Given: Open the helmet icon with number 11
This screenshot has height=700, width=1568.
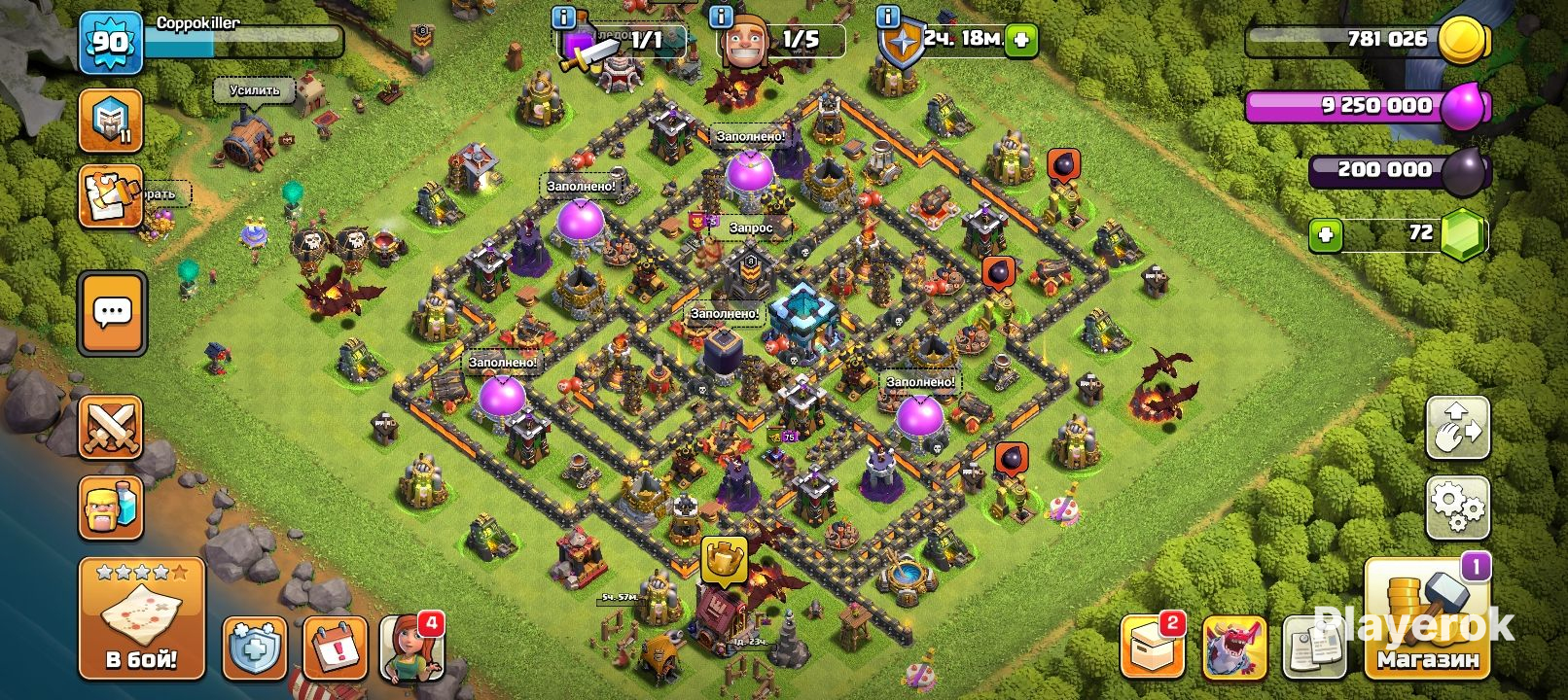Looking at the screenshot, I should (111, 121).
